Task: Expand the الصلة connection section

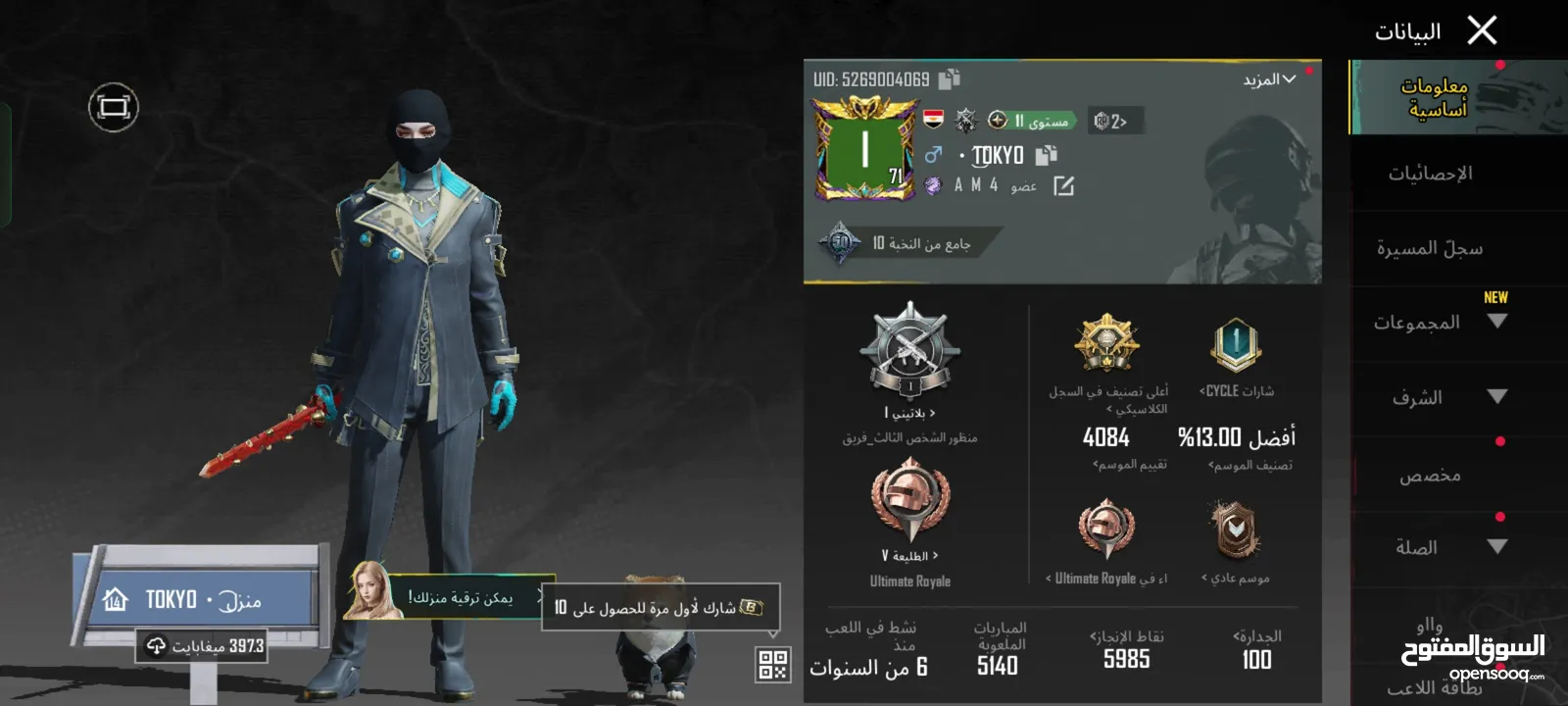Action: point(1438,547)
